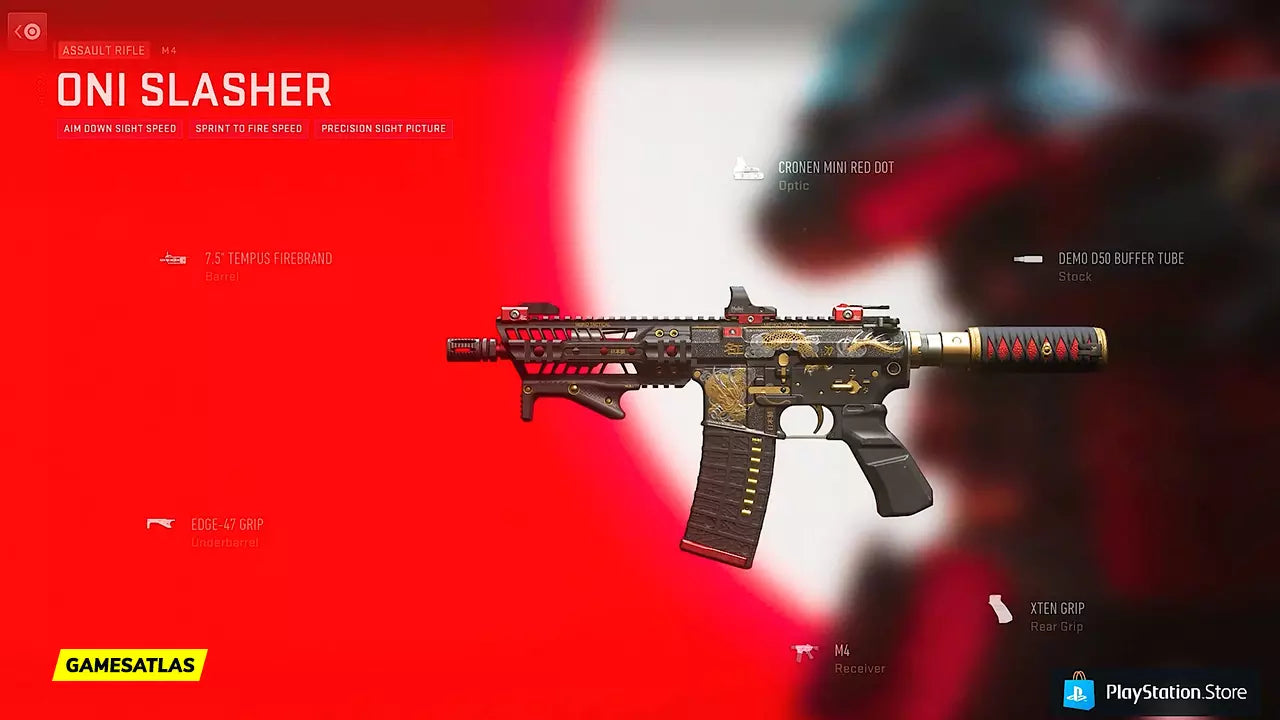Click the back button in top-left corner
This screenshot has width=1280, height=720.
[27, 31]
